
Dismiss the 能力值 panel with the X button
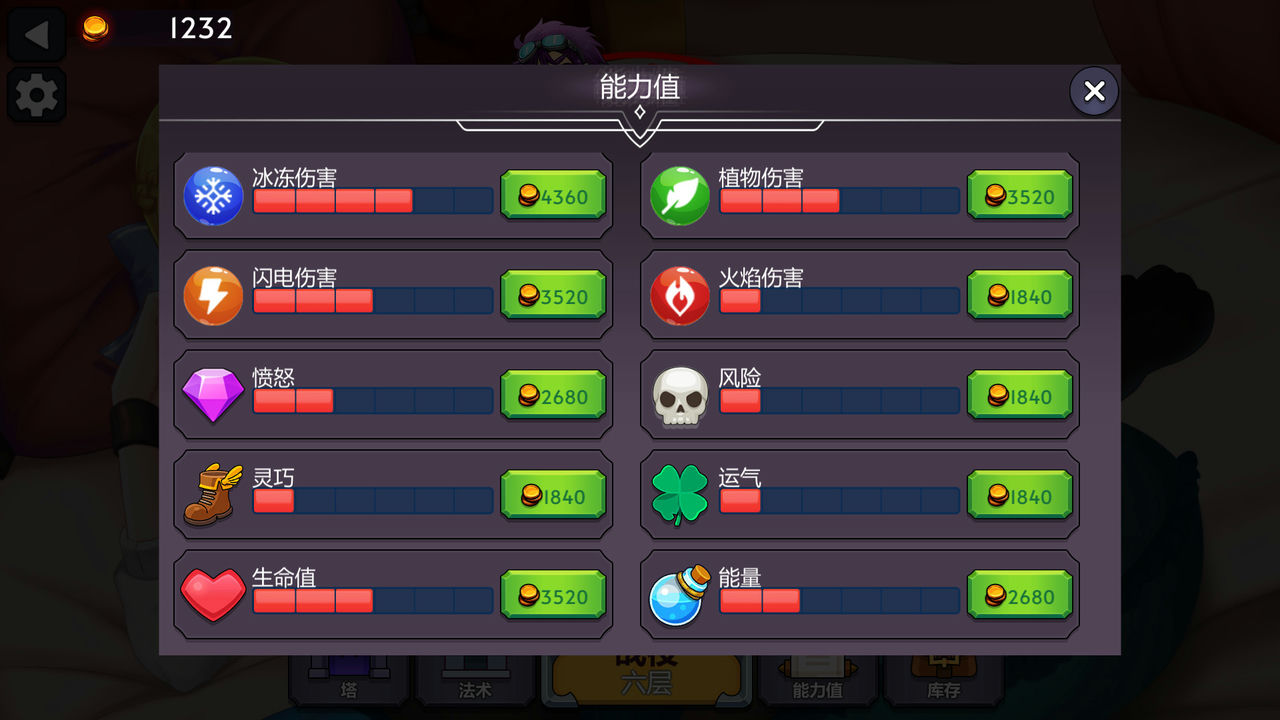coord(1093,91)
